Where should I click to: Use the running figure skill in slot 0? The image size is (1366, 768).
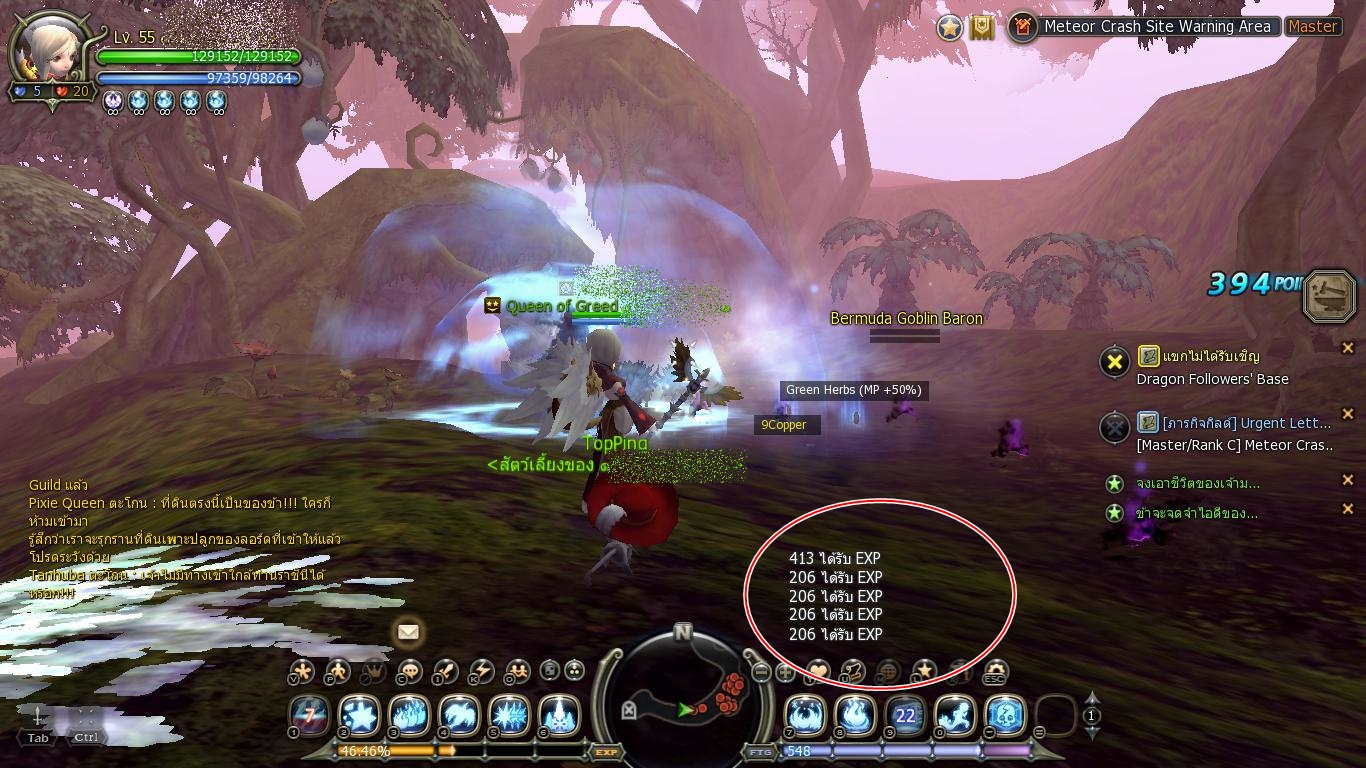[x=955, y=715]
